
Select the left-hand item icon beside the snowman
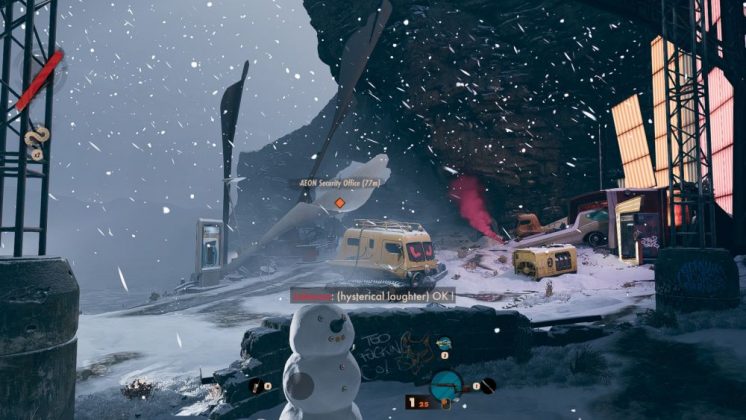[x=258, y=385]
